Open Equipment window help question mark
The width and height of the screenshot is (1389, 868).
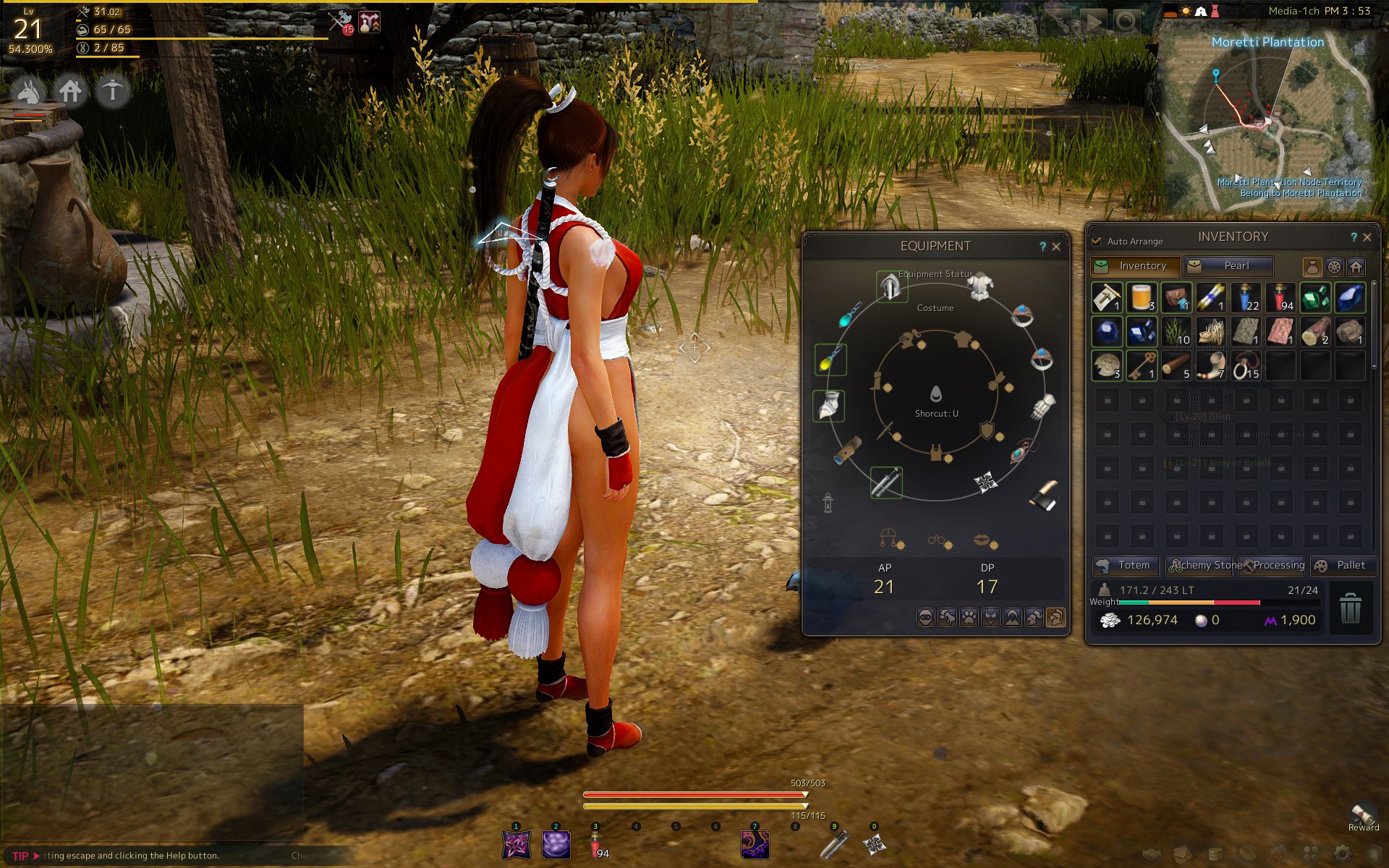(1042, 247)
